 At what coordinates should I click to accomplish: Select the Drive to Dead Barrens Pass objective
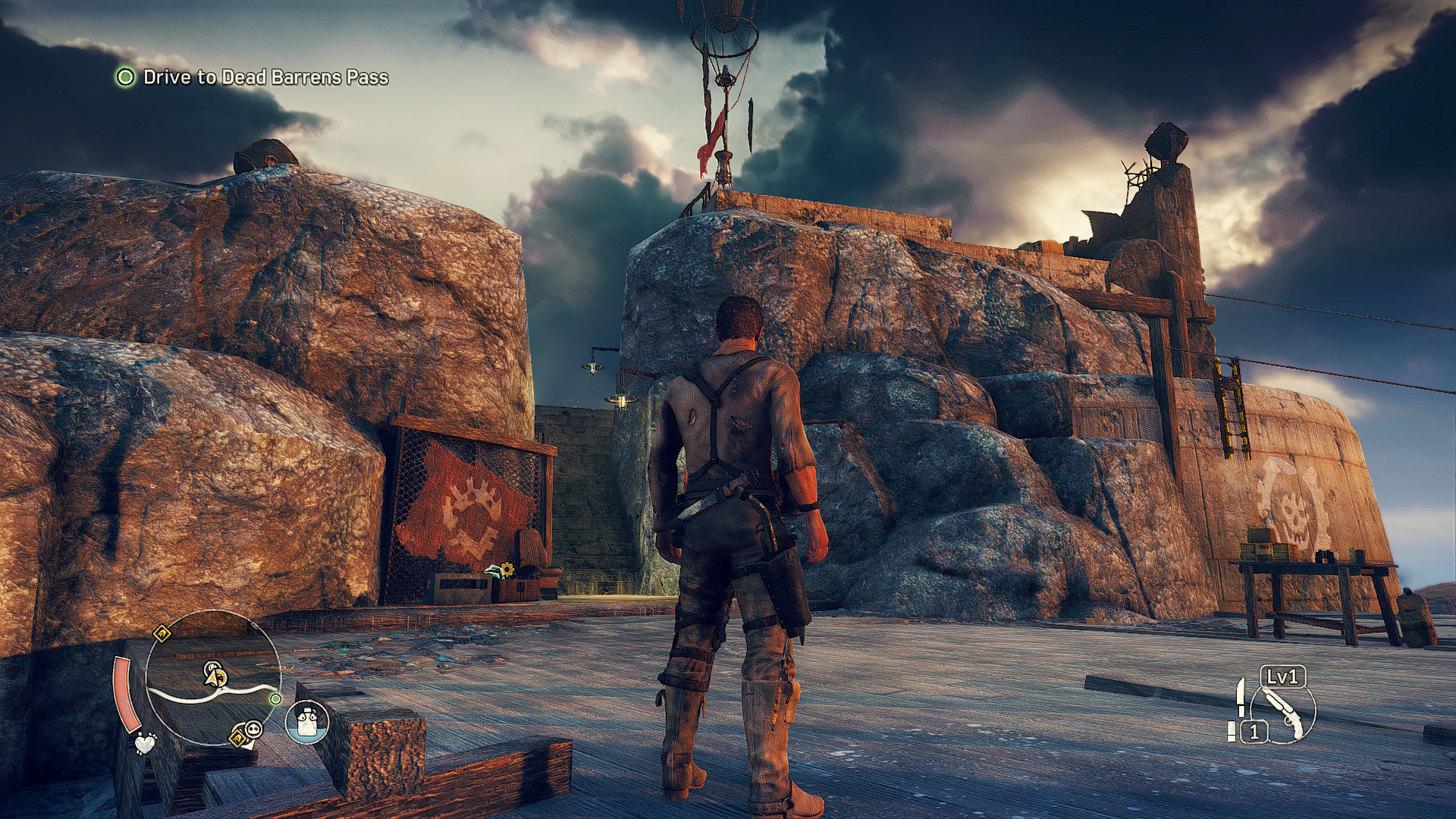tap(265, 77)
